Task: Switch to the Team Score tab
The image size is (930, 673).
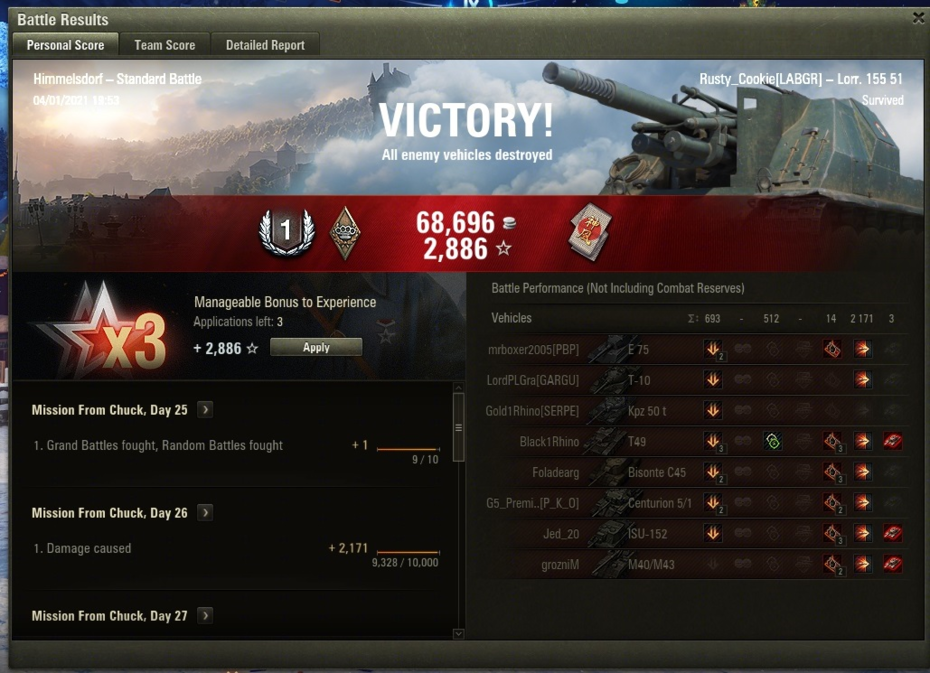Action: click(x=165, y=45)
